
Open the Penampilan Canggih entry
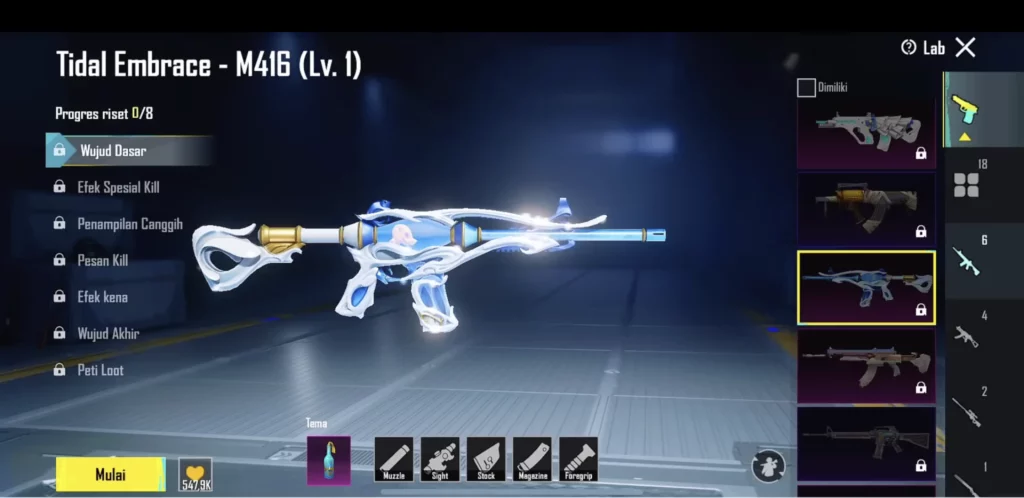[x=129, y=224]
